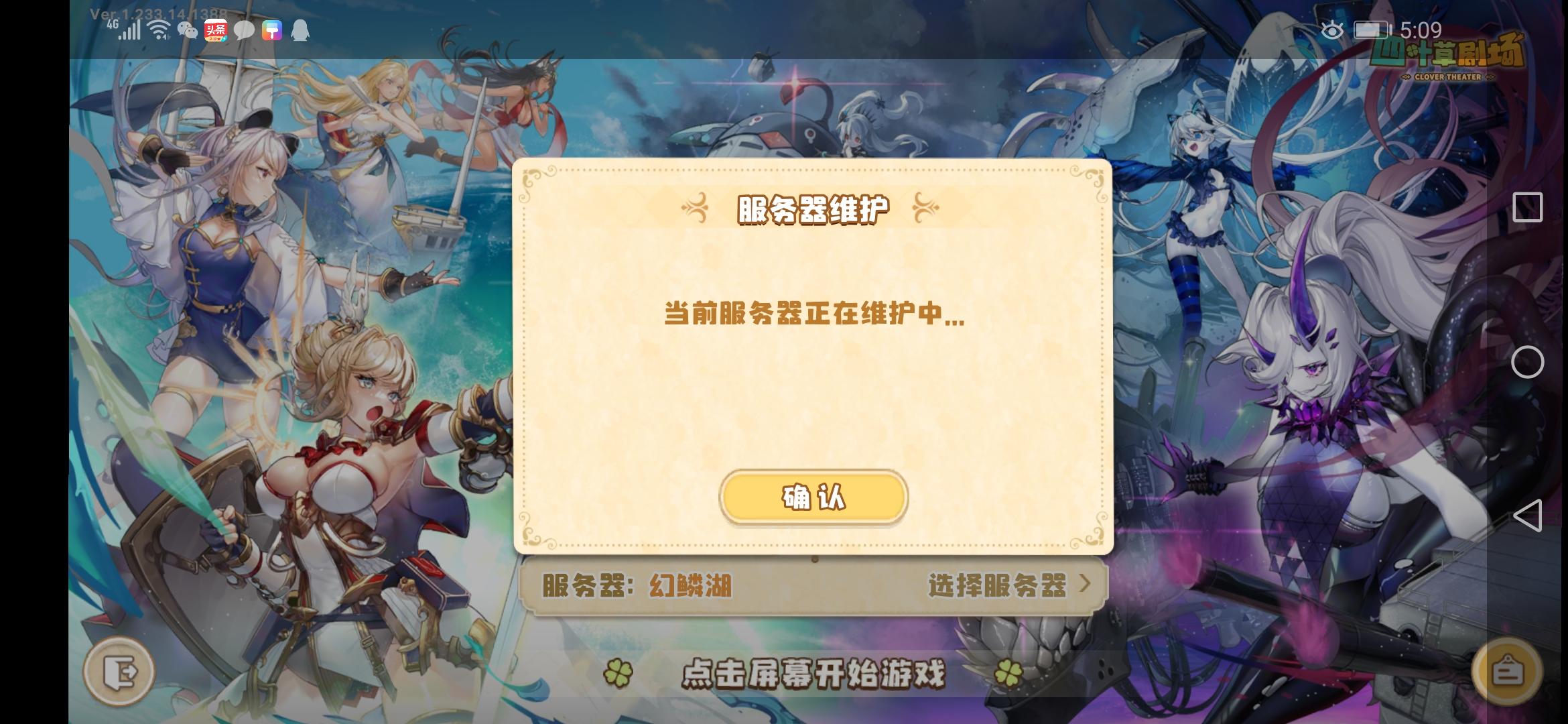The height and width of the screenshot is (724, 1568).
Task: Select the chat bubble notification icon
Action: click(x=245, y=29)
